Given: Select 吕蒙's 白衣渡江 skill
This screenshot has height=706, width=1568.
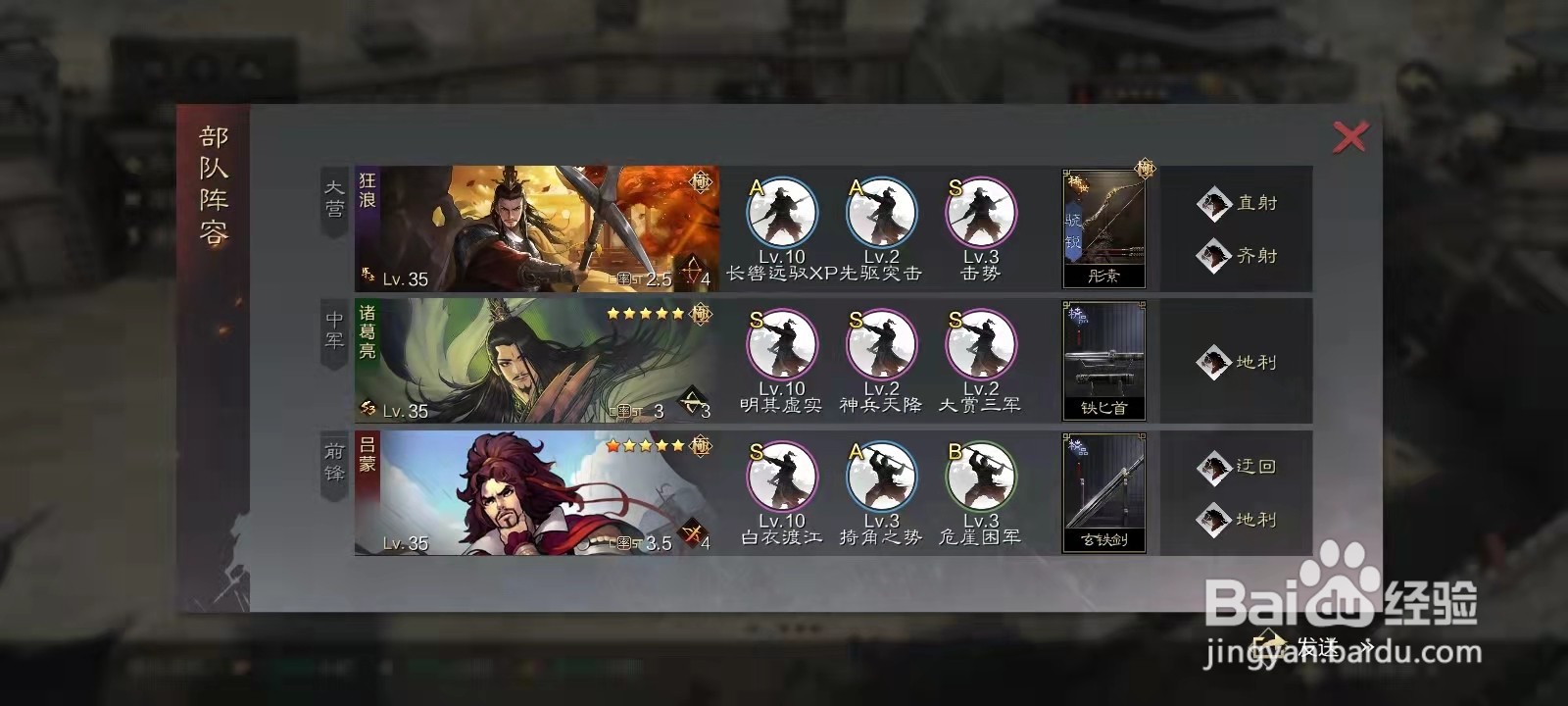Looking at the screenshot, I should (x=781, y=480).
